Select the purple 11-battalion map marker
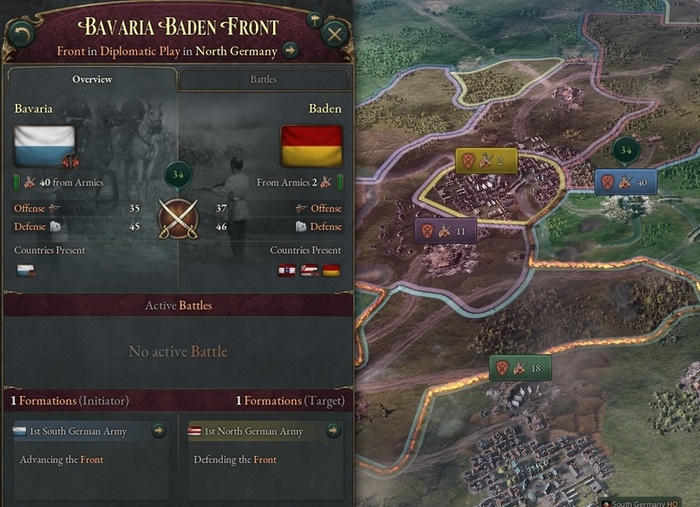Screen dimensions: 700x507 445,231
